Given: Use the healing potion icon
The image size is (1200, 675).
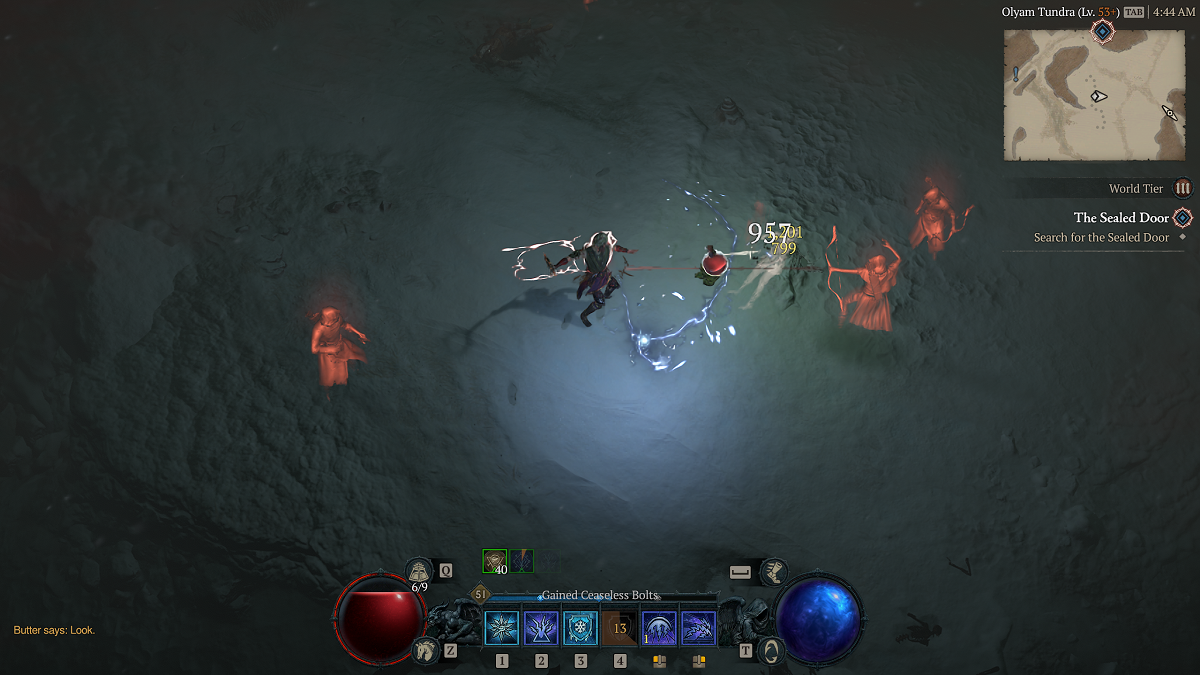Looking at the screenshot, I should [x=419, y=571].
